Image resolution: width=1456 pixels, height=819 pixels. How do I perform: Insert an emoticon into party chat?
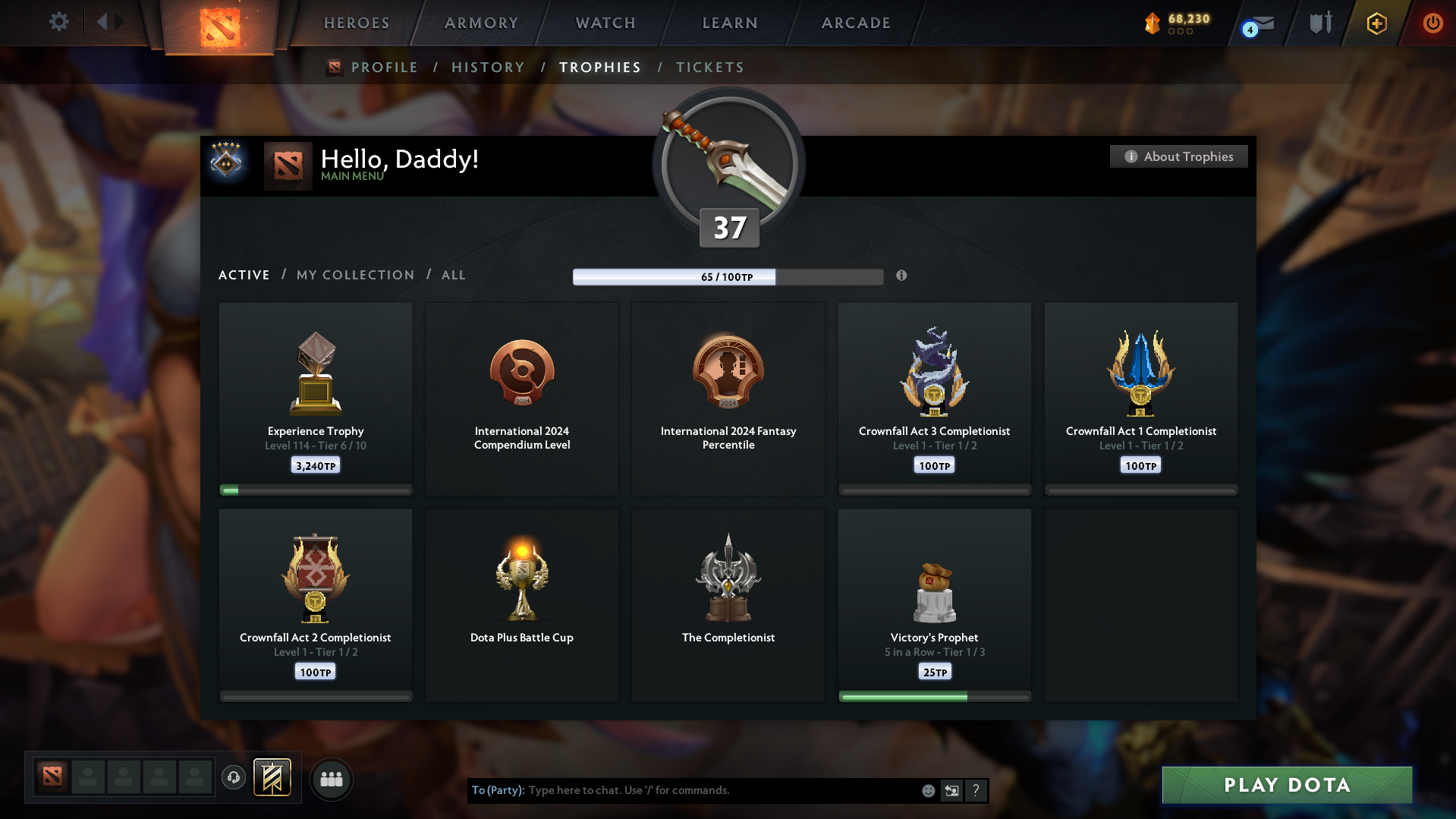point(927,790)
